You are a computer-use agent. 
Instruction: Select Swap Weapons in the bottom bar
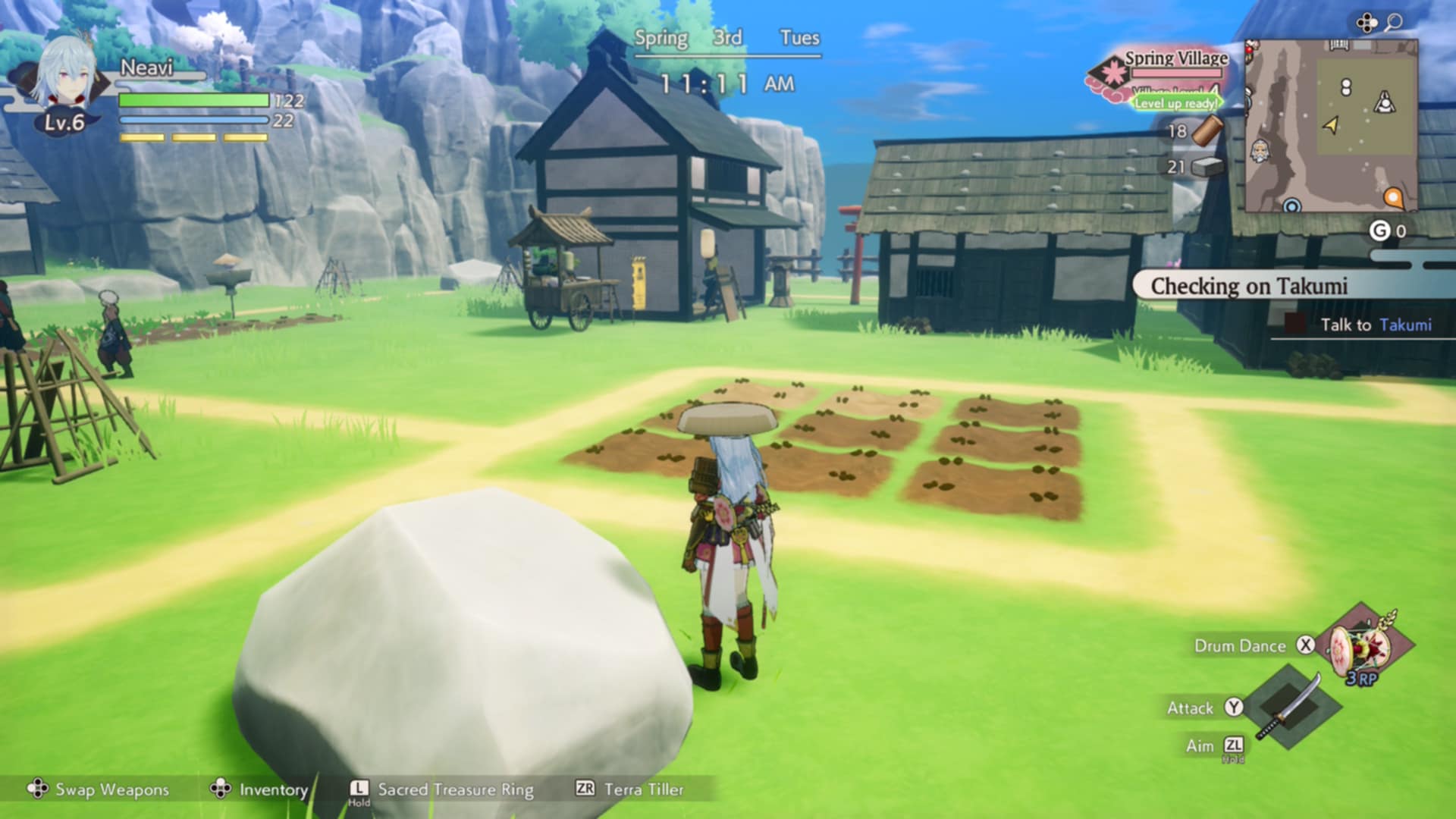click(111, 789)
